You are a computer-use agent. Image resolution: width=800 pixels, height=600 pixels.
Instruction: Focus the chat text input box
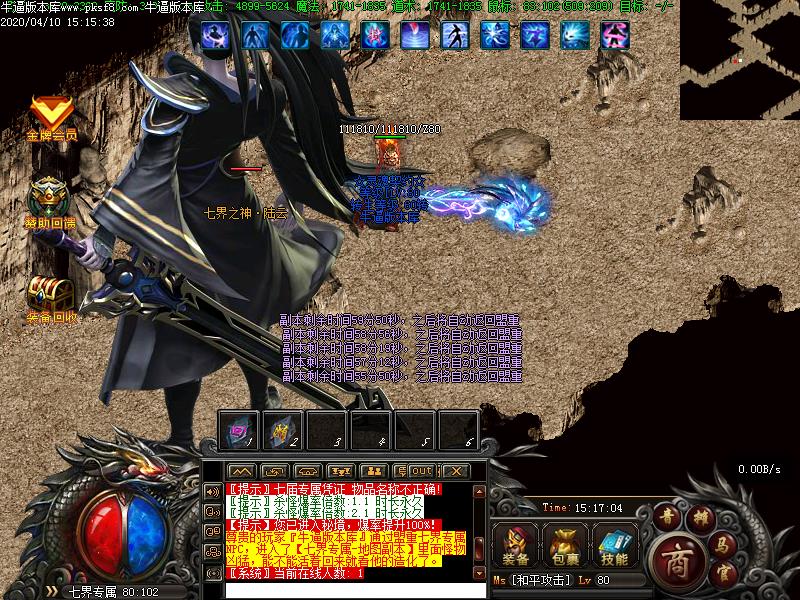[x=345, y=589]
